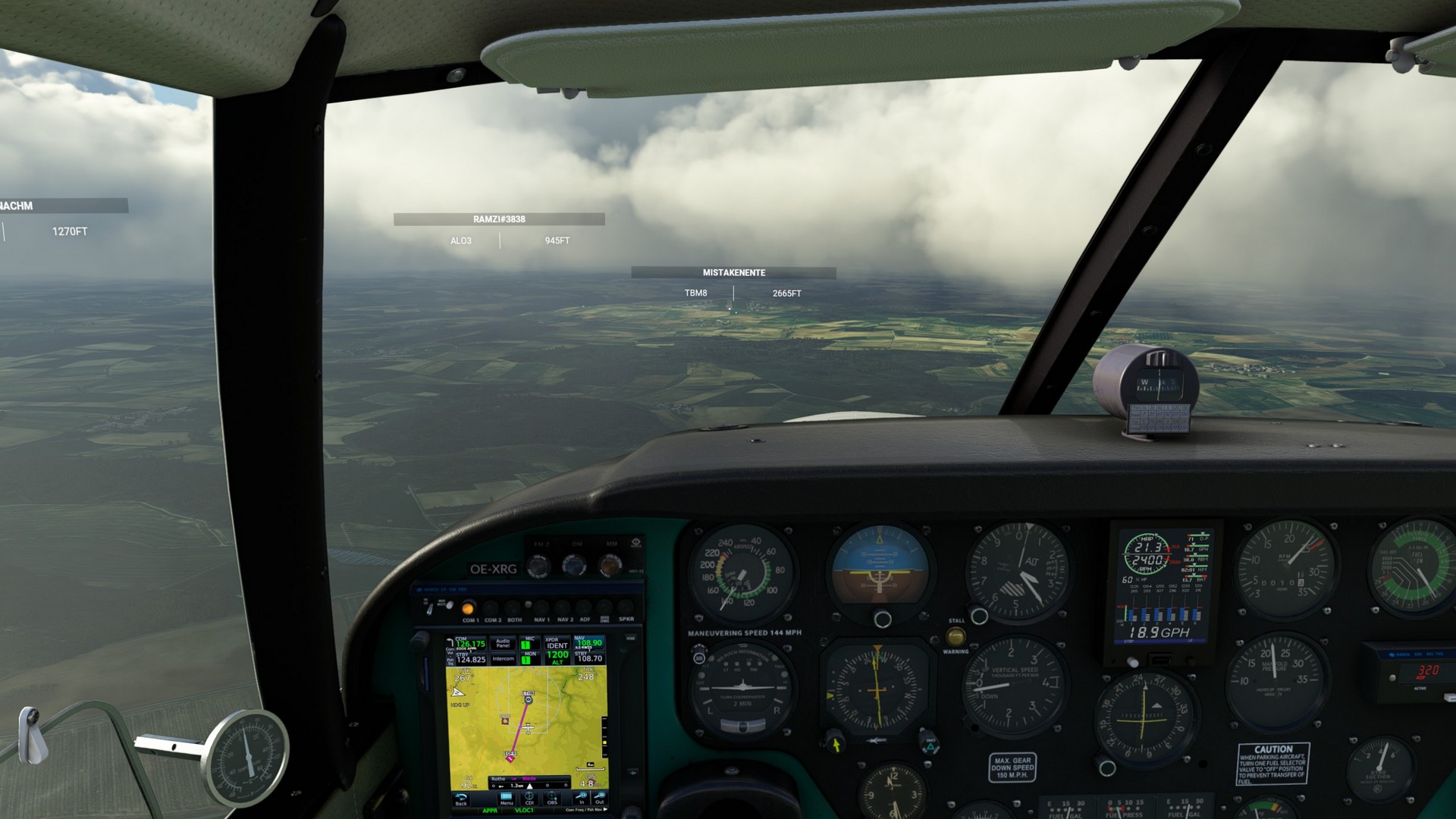Toggle the MIC 1 selector
Screen dimensions: 1456x819
(526, 644)
